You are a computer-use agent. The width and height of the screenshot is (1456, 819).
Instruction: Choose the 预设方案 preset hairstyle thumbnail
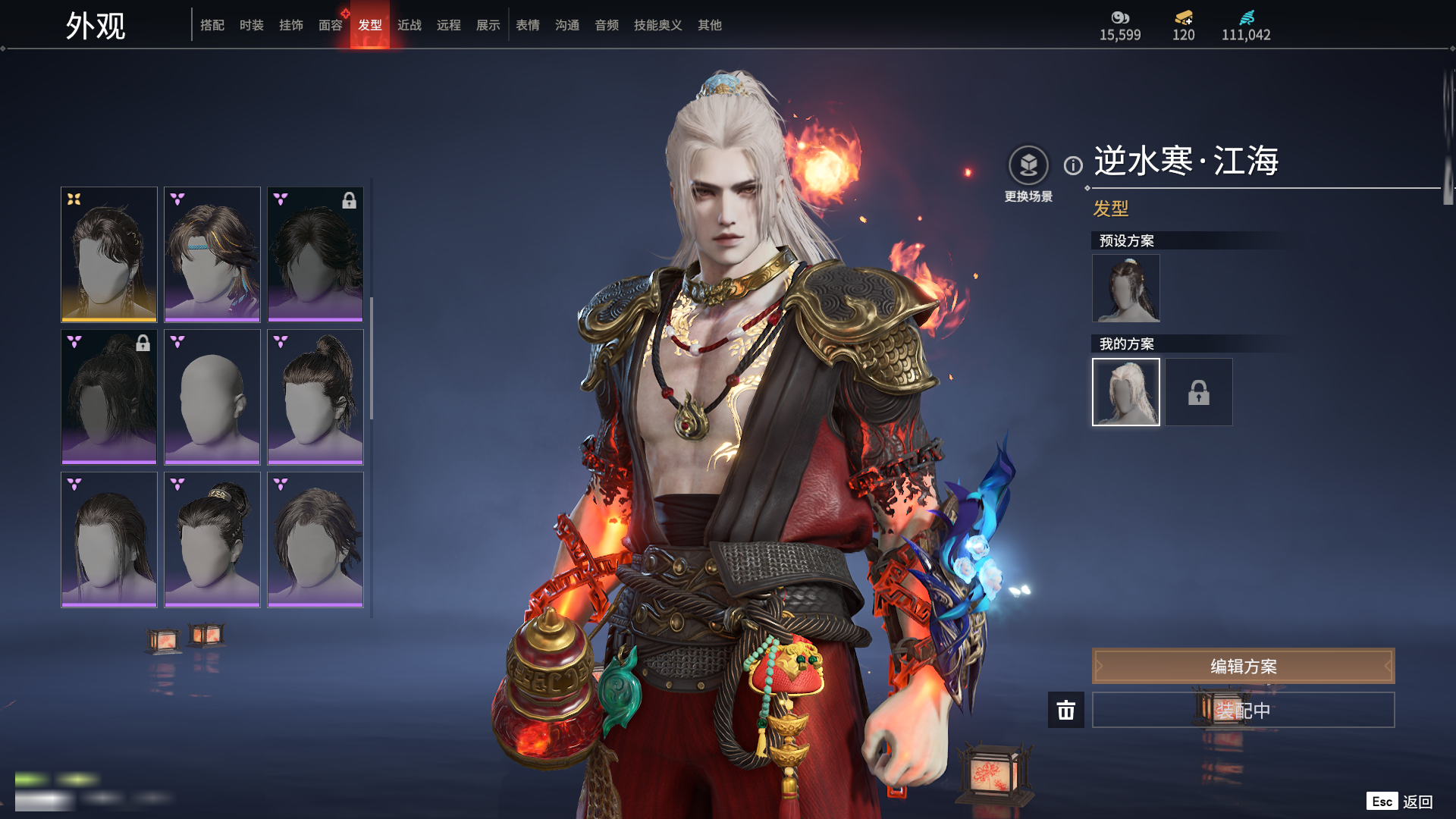point(1126,288)
